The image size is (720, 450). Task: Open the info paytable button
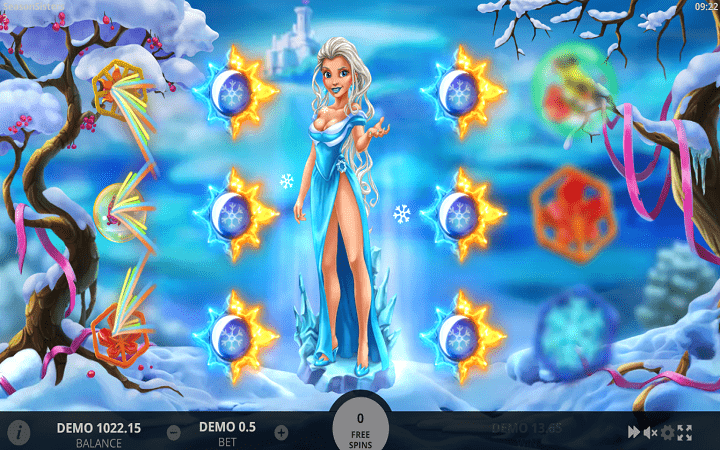tap(18, 433)
